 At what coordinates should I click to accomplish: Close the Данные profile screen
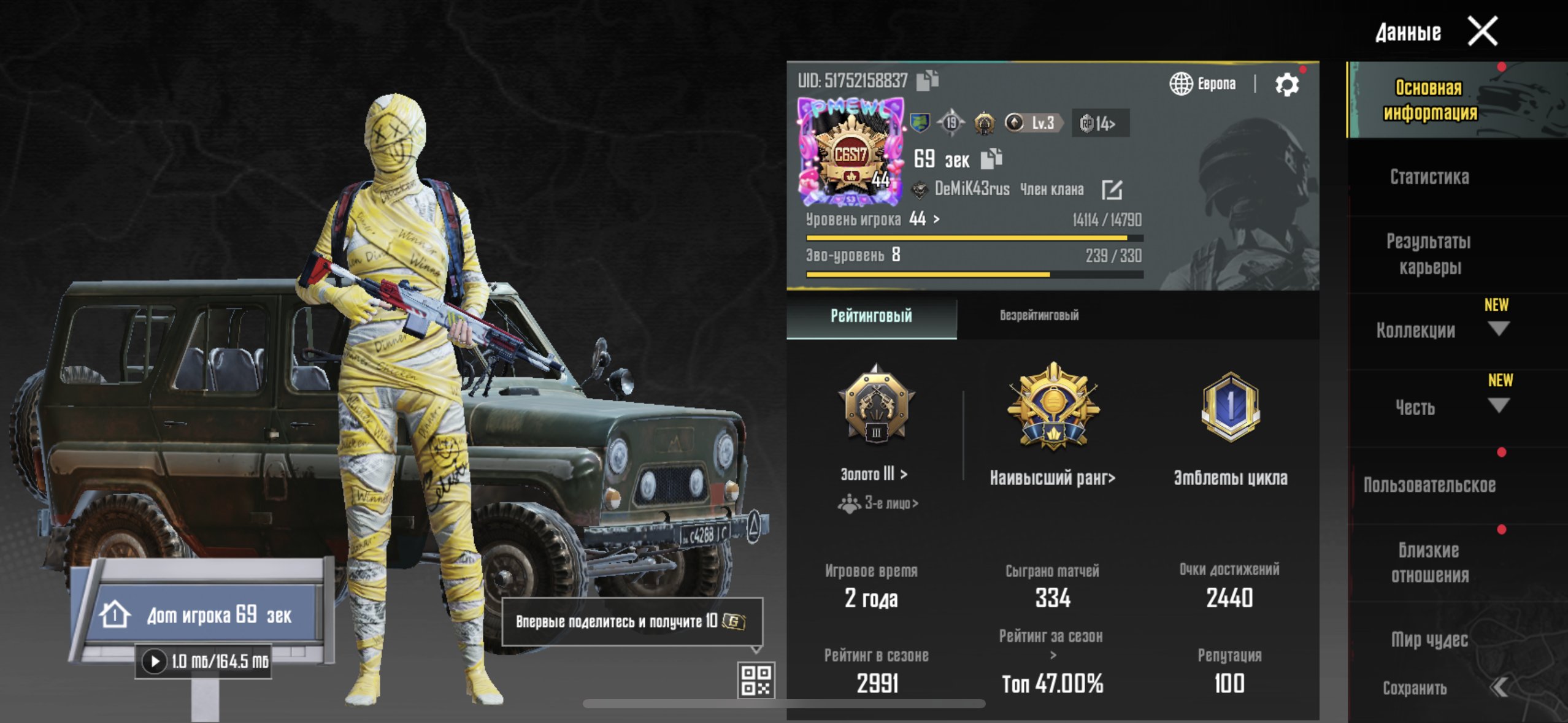1482,31
